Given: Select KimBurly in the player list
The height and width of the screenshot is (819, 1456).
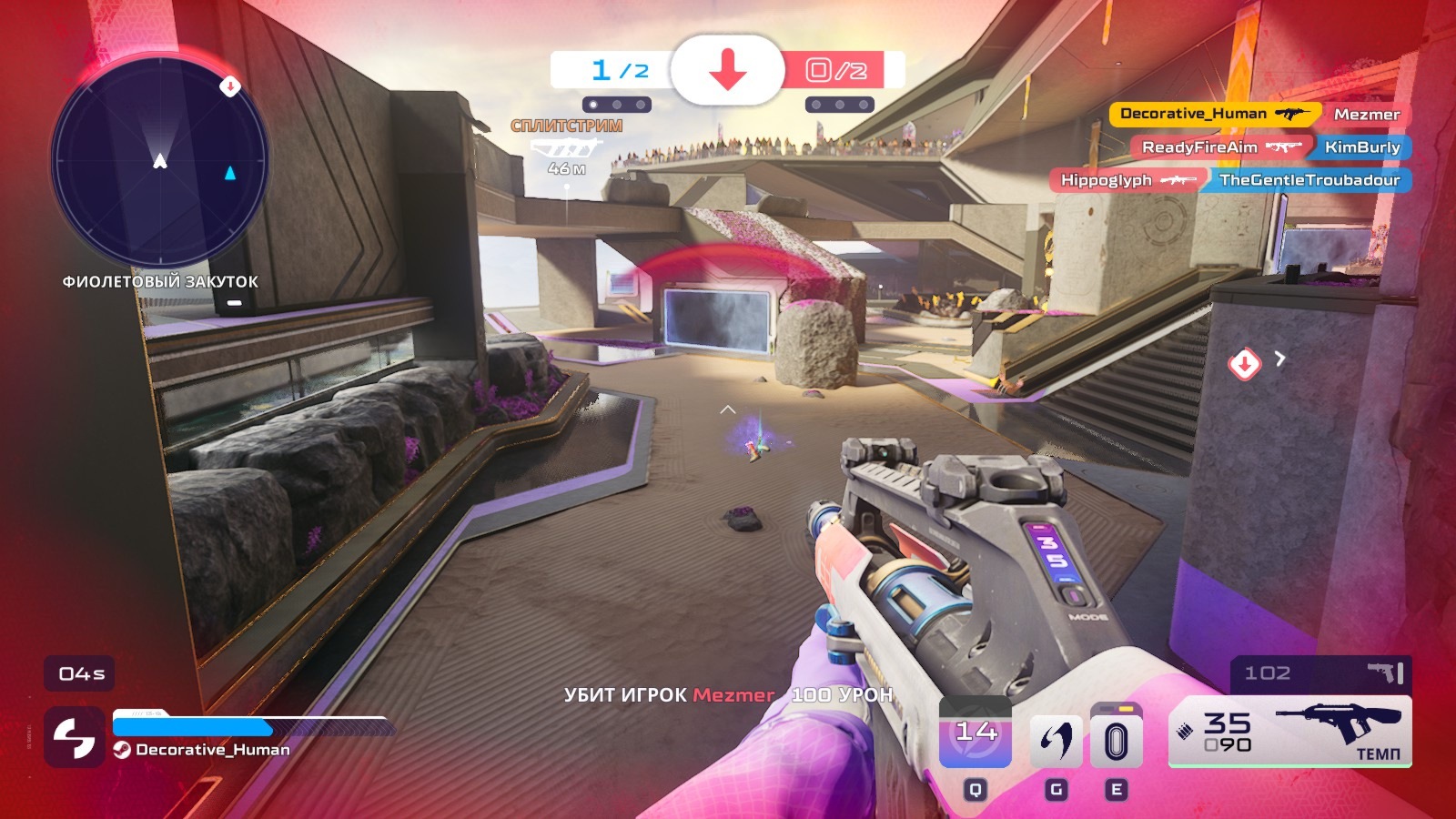Looking at the screenshot, I should pyautogui.click(x=1361, y=147).
